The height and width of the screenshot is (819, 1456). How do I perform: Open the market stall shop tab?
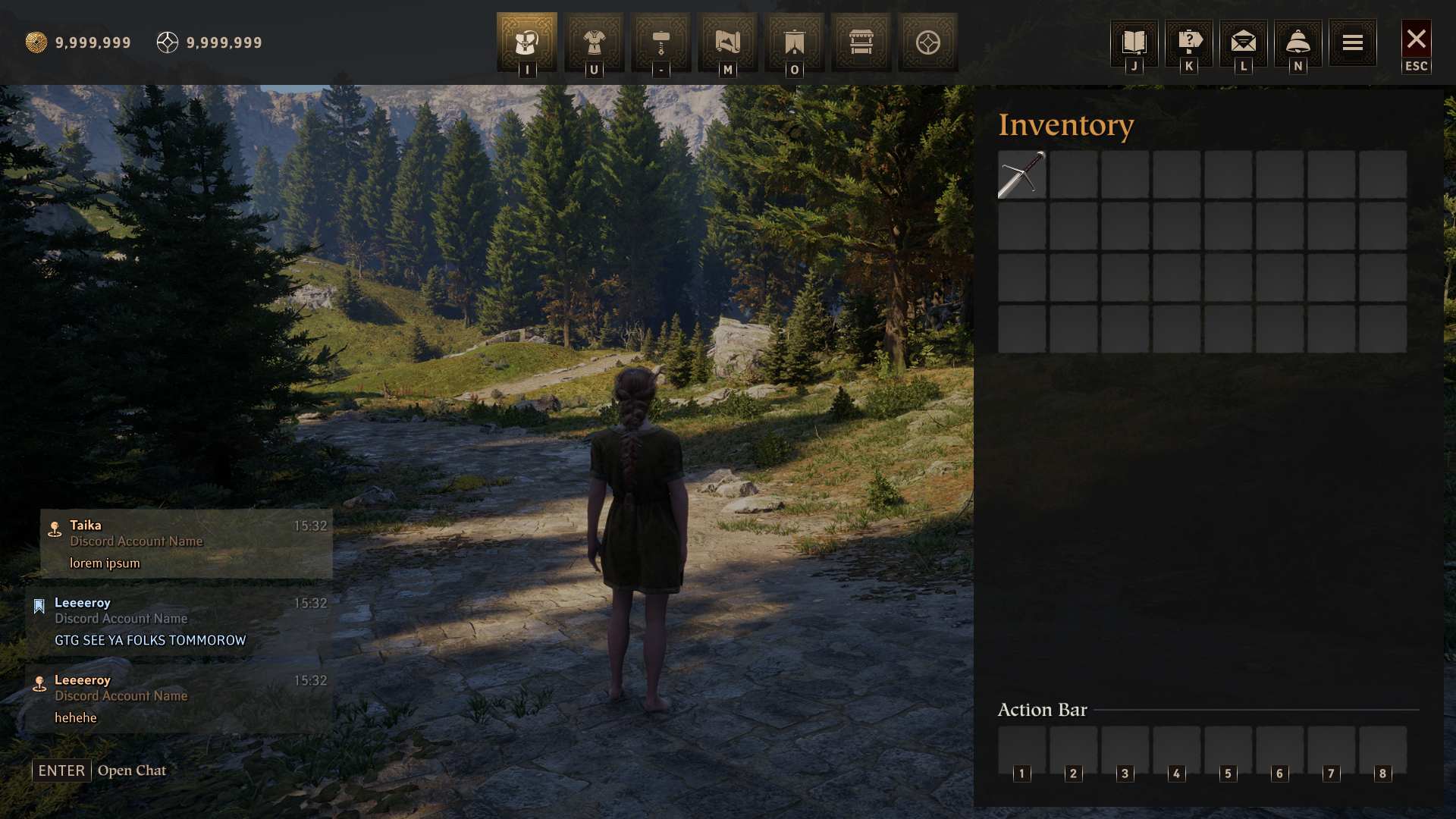[x=861, y=42]
